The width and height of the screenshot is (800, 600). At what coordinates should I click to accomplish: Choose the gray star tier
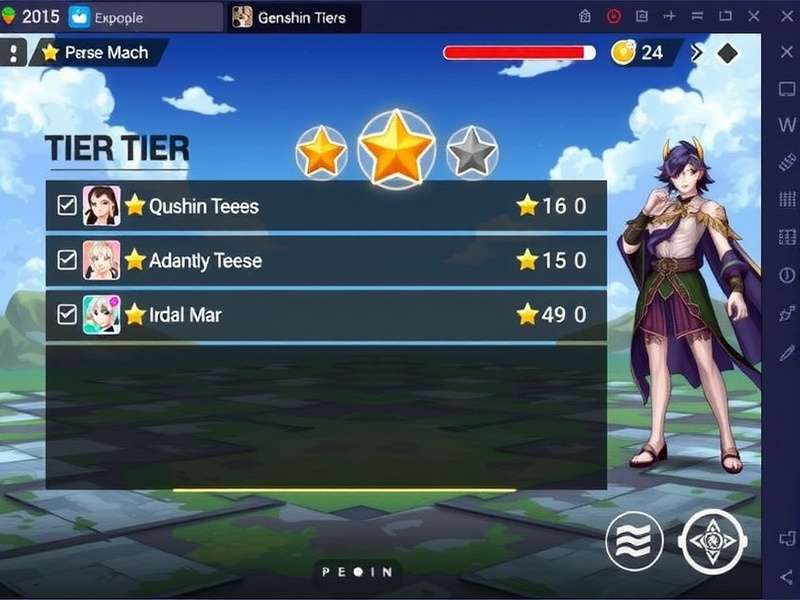click(472, 153)
